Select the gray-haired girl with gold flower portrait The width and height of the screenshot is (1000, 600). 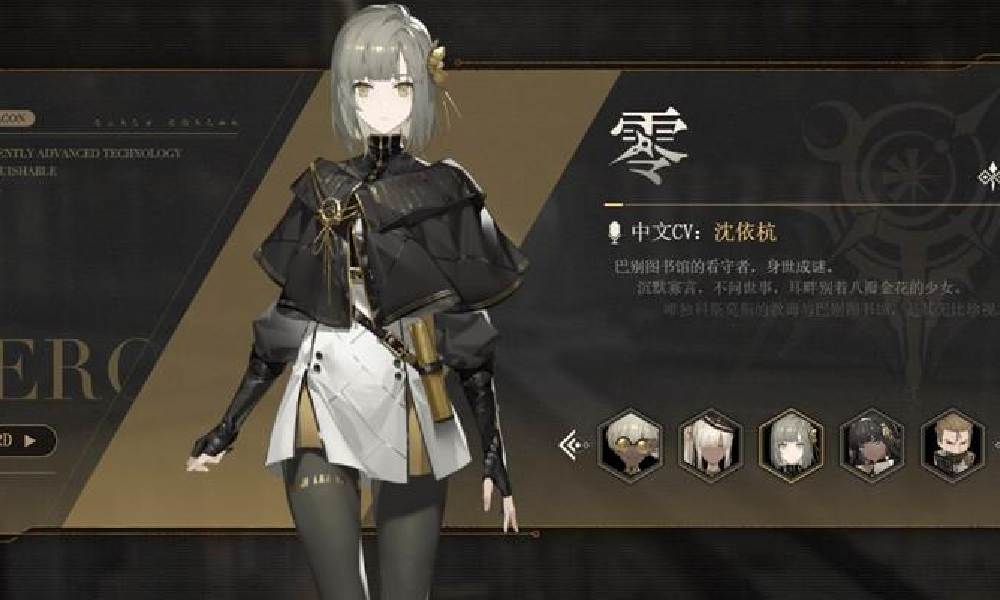click(x=788, y=441)
